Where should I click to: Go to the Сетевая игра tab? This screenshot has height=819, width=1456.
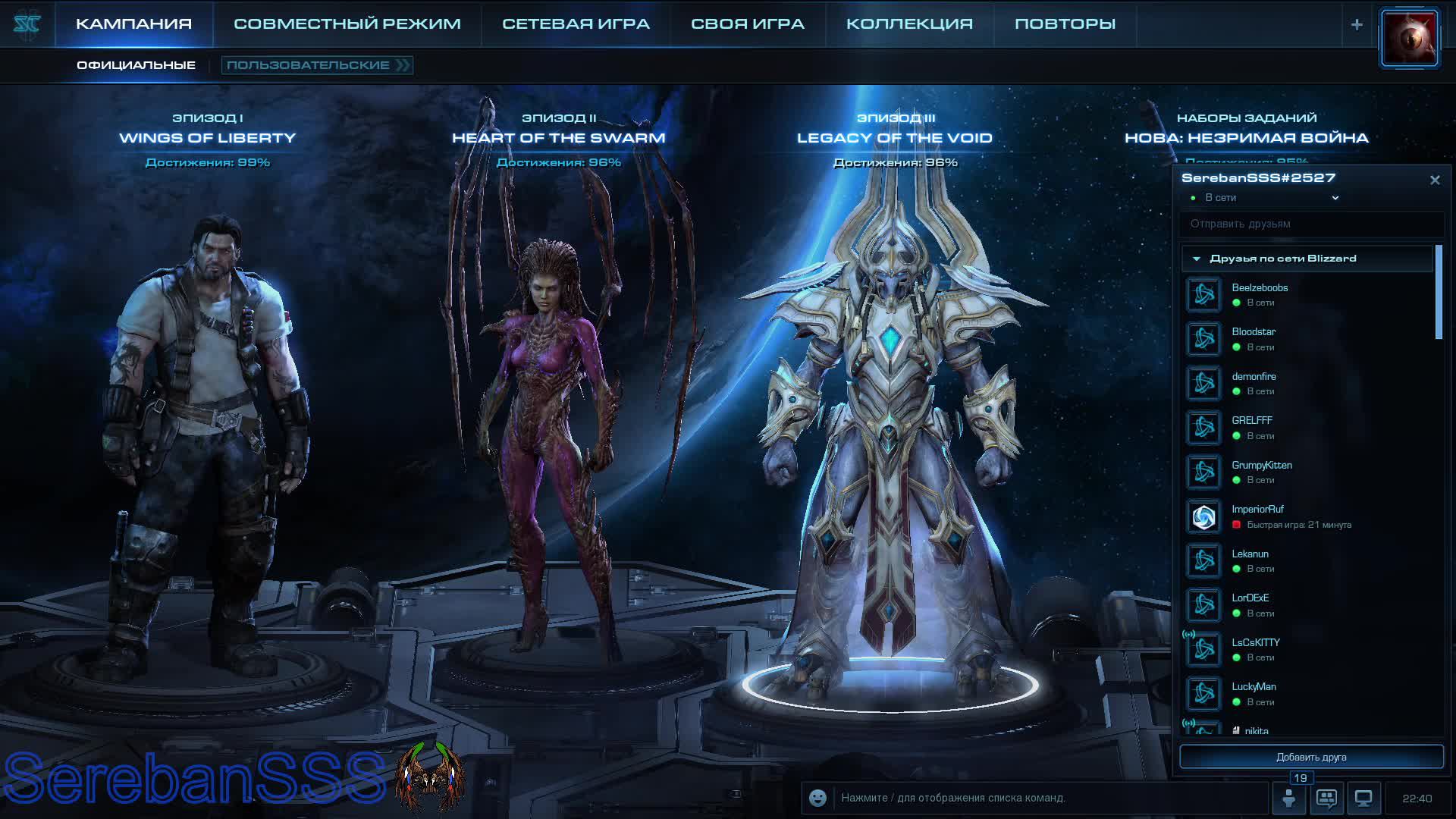click(x=576, y=24)
